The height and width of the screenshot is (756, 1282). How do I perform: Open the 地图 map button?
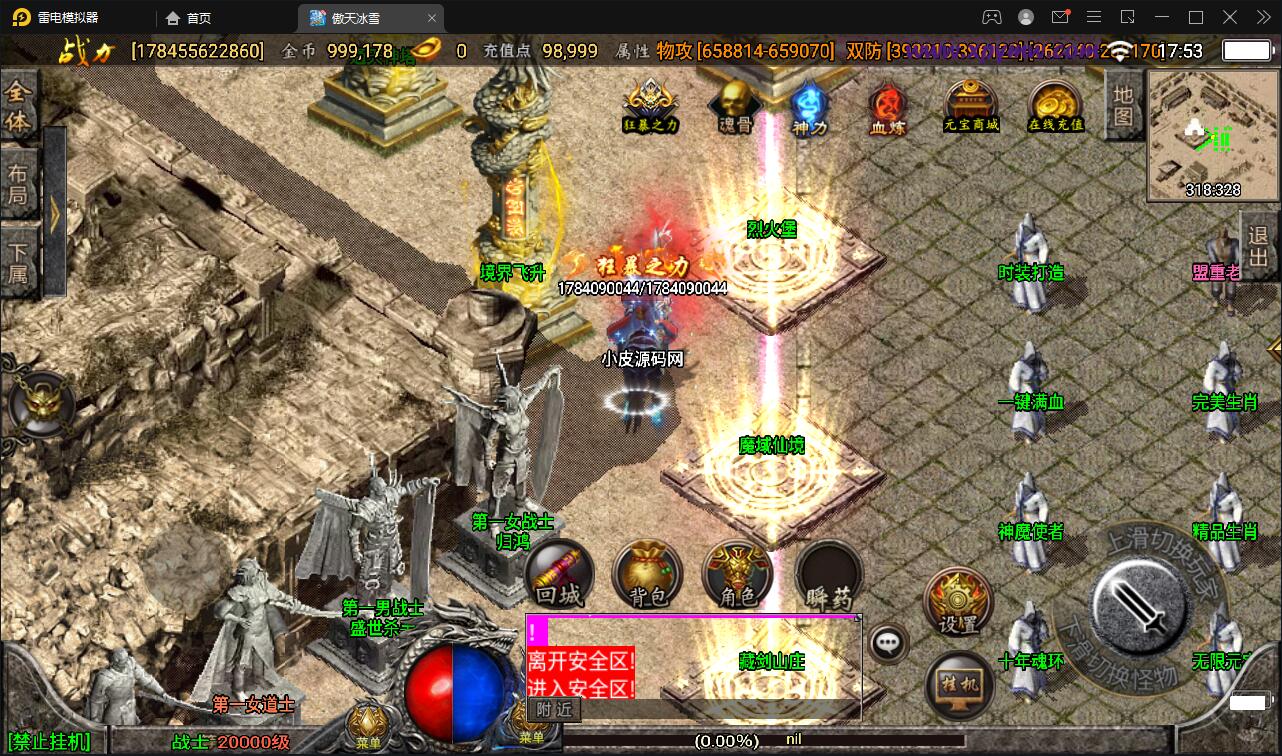point(1124,105)
